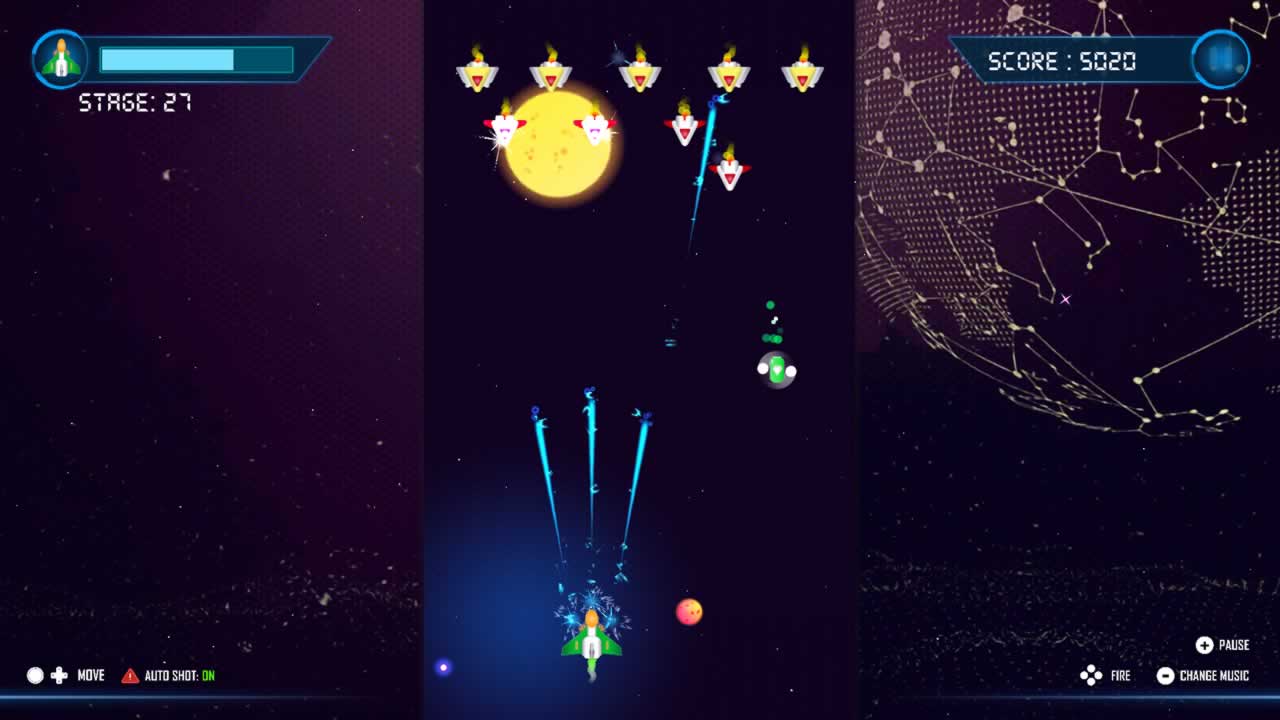Click the Score 5020 label
This screenshot has width=1280, height=720.
(1062, 59)
